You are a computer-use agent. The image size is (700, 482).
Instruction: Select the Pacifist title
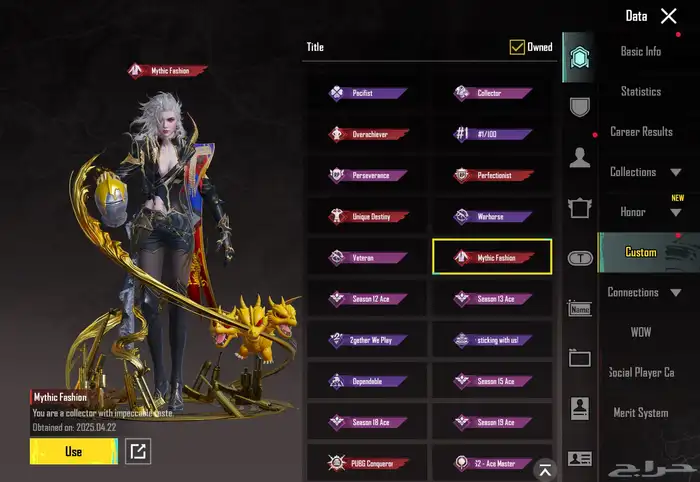(367, 94)
